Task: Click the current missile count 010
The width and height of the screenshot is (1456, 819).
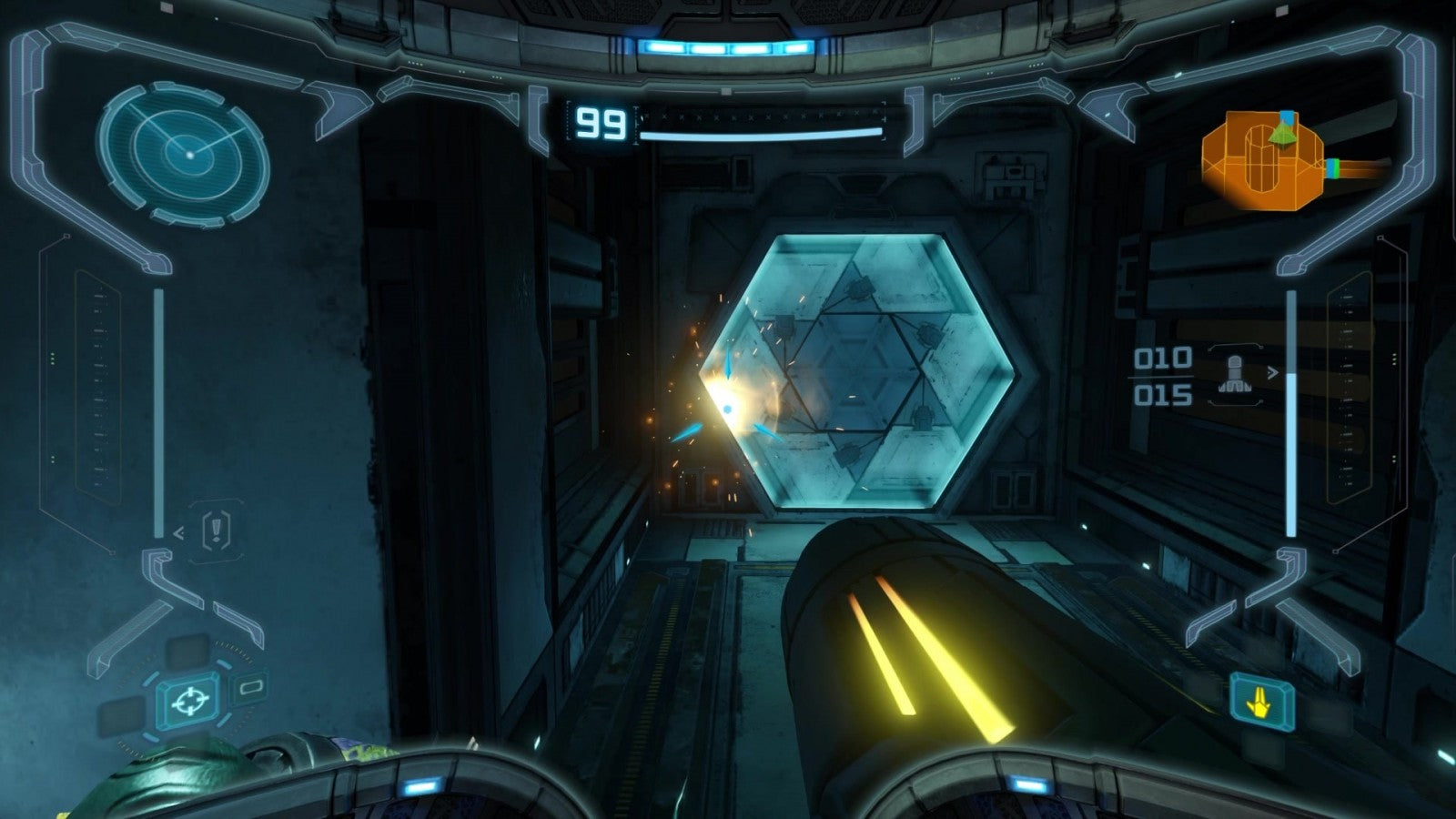Action: (1163, 358)
